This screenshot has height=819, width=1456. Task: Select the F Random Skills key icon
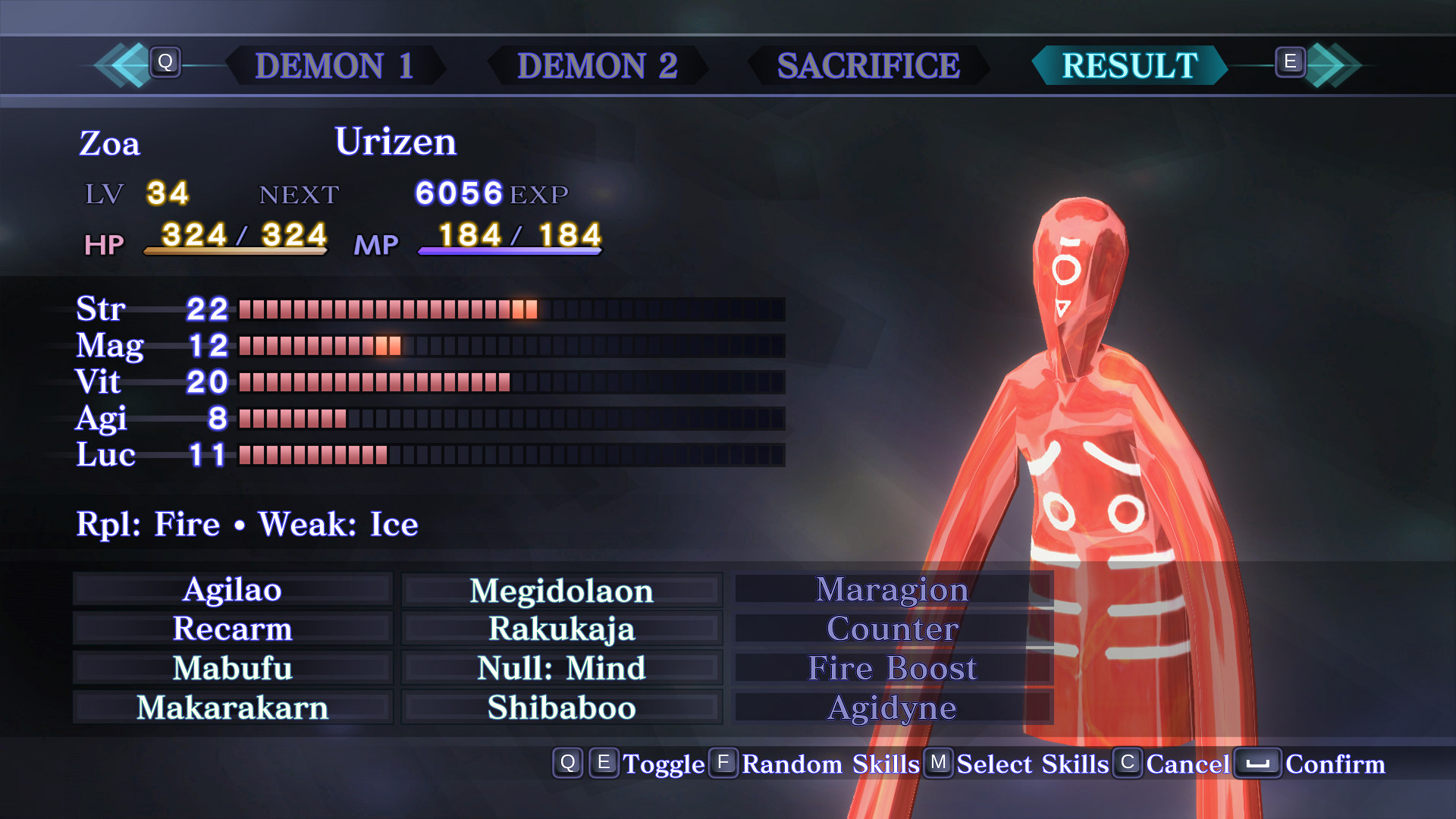[723, 764]
